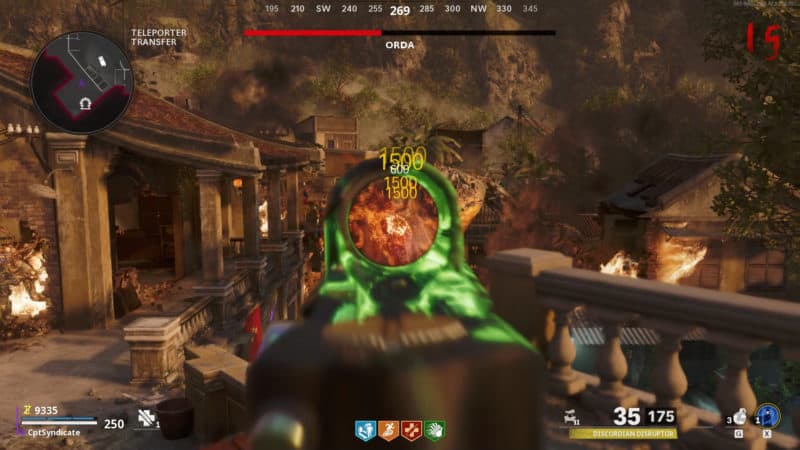Select the green hand perk icon
Viewport: 800px width, 450px height.
coord(434,431)
